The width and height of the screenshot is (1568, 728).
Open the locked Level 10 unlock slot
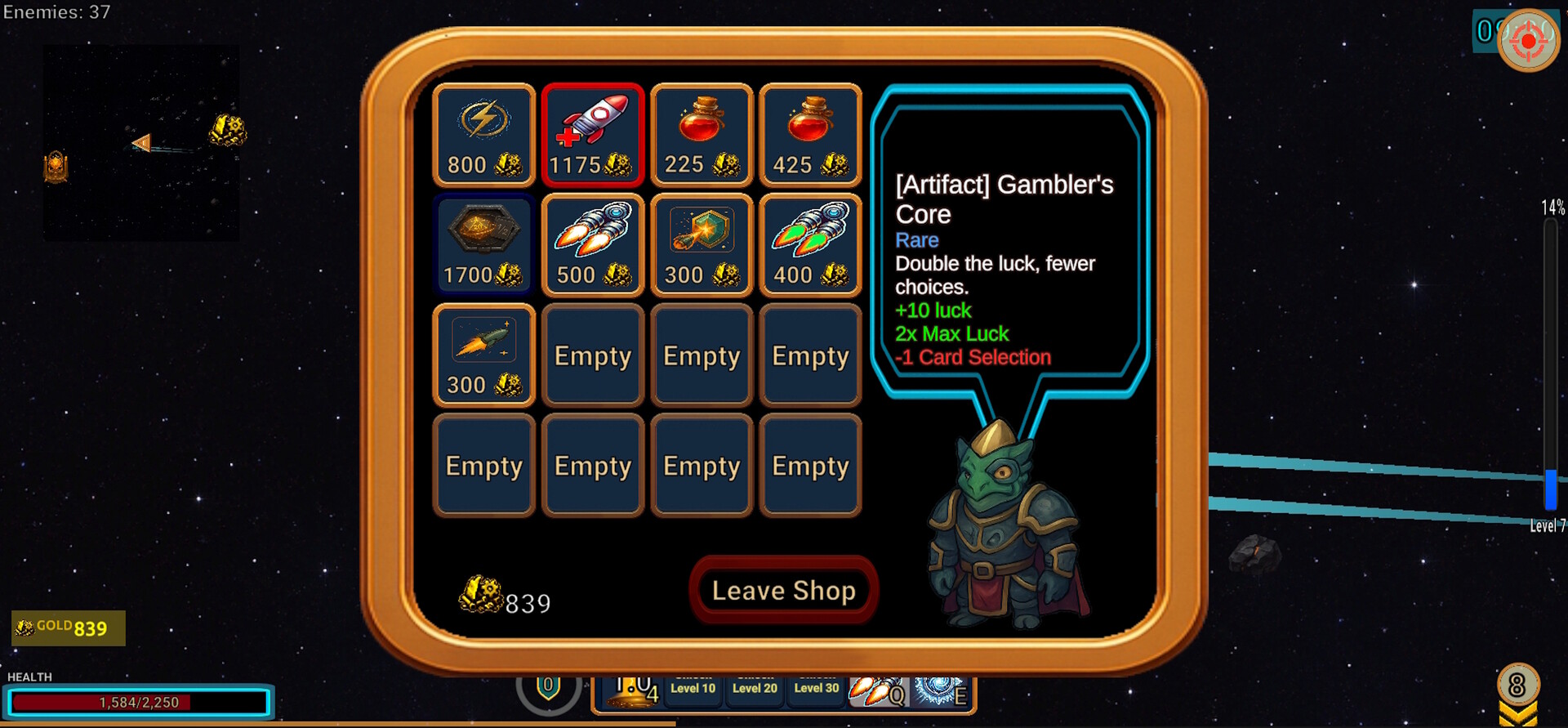pos(693,689)
